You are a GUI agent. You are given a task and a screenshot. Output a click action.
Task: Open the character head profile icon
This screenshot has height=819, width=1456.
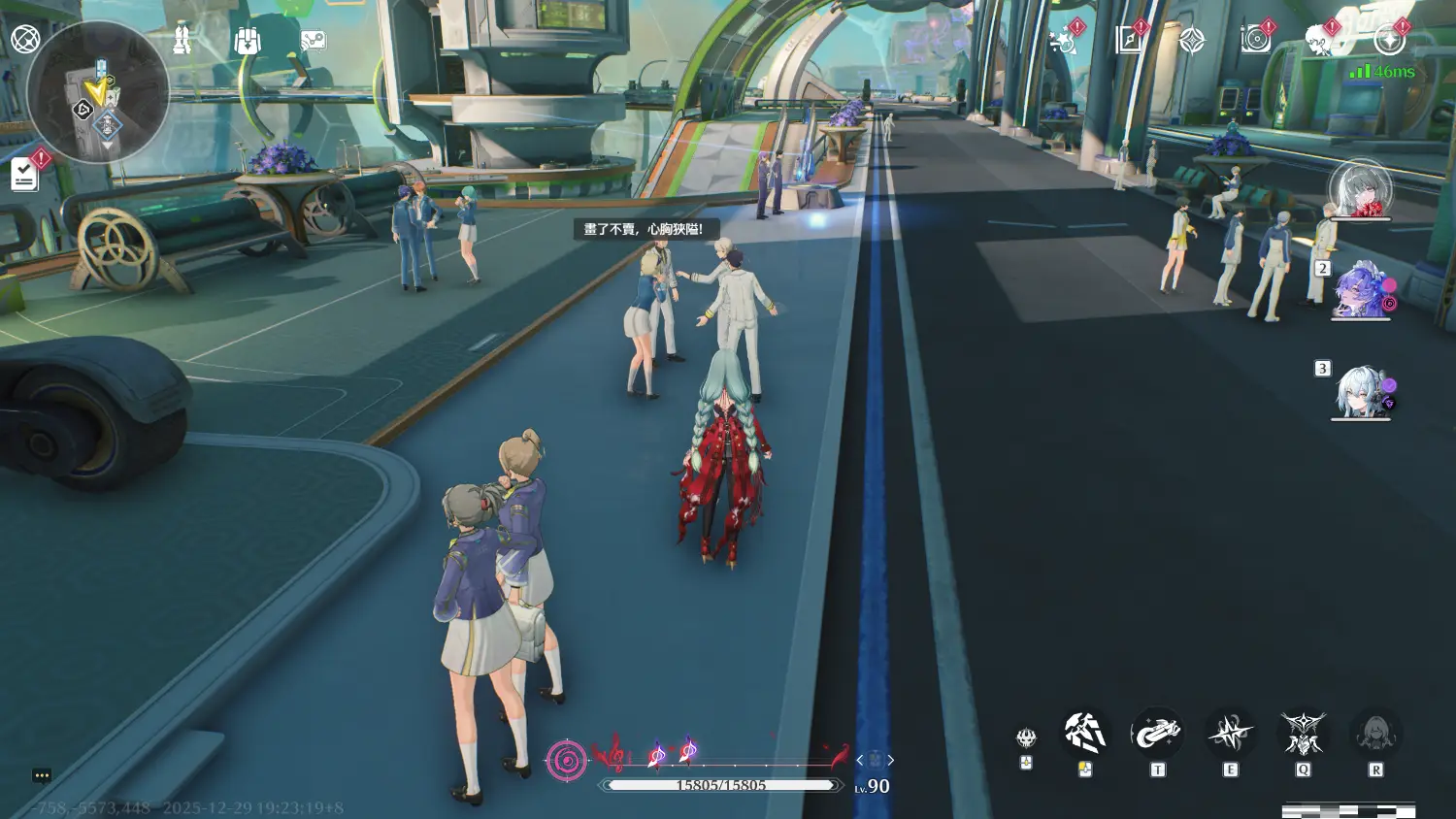[x=1318, y=41]
